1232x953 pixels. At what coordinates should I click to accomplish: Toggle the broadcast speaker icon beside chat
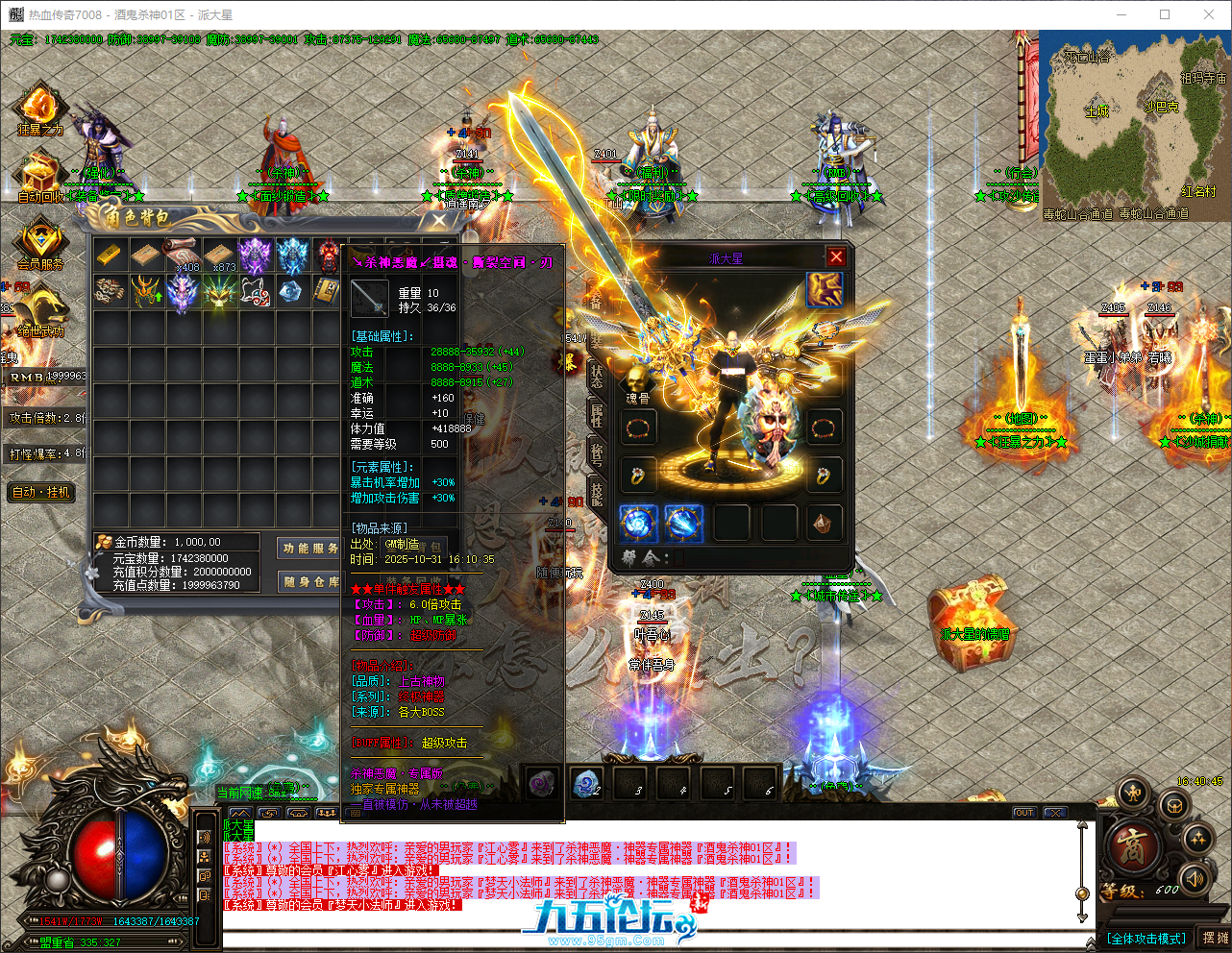coord(205,837)
